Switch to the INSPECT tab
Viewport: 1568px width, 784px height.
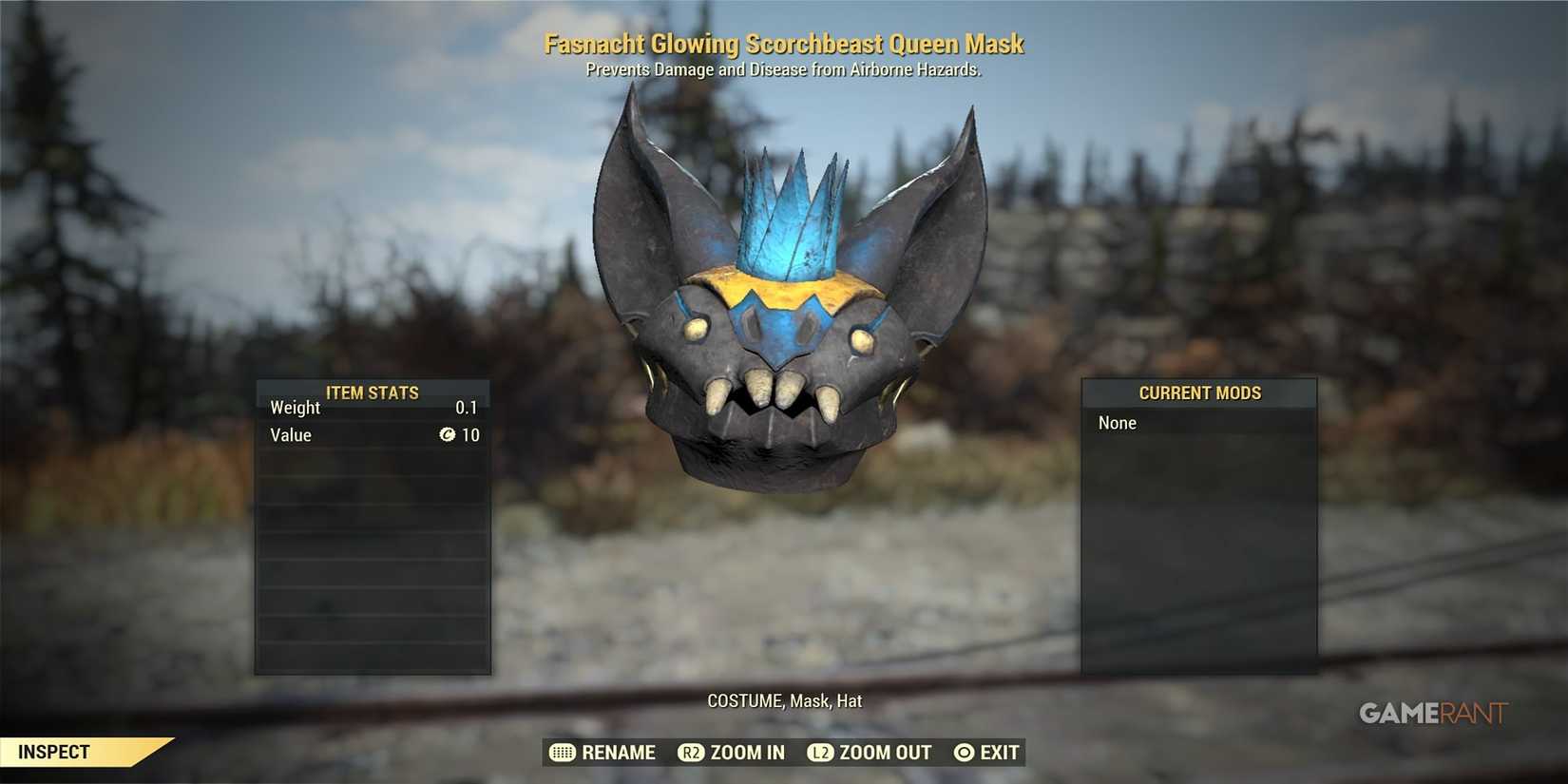click(x=54, y=752)
